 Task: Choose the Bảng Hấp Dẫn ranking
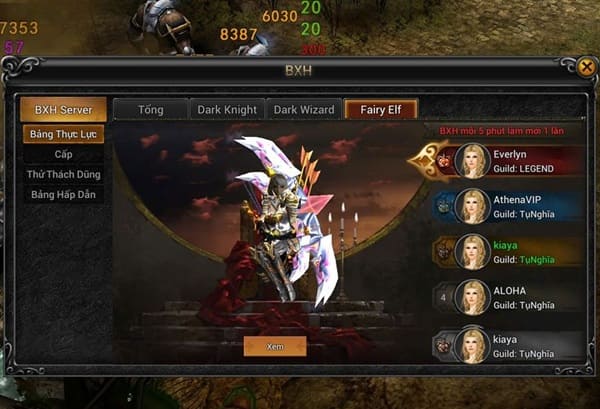(x=63, y=194)
